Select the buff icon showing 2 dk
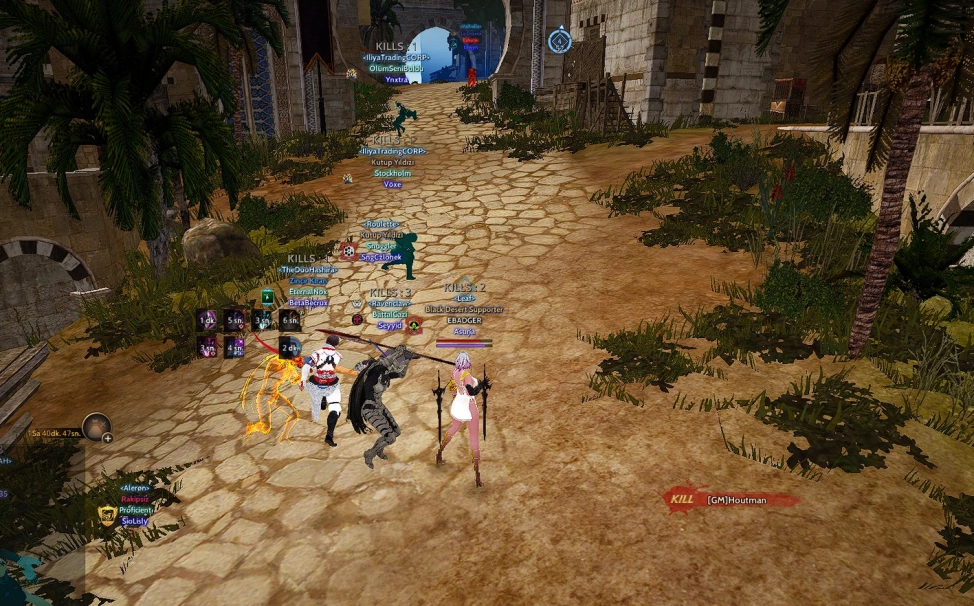The height and width of the screenshot is (606, 974). point(288,347)
